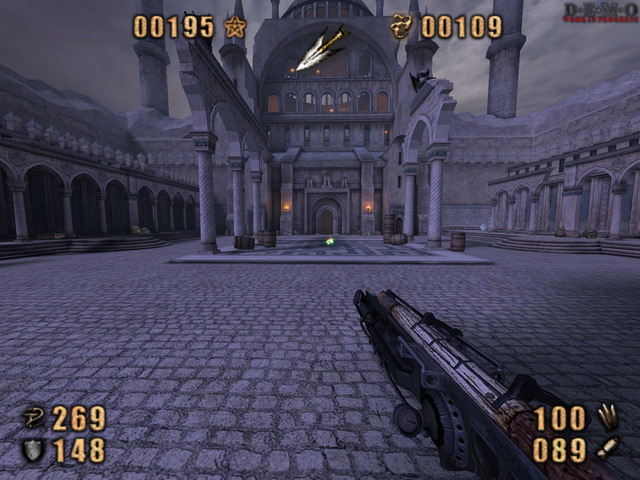This screenshot has height=480, width=640.
Task: Select the armor shield icon
Action: point(33,451)
